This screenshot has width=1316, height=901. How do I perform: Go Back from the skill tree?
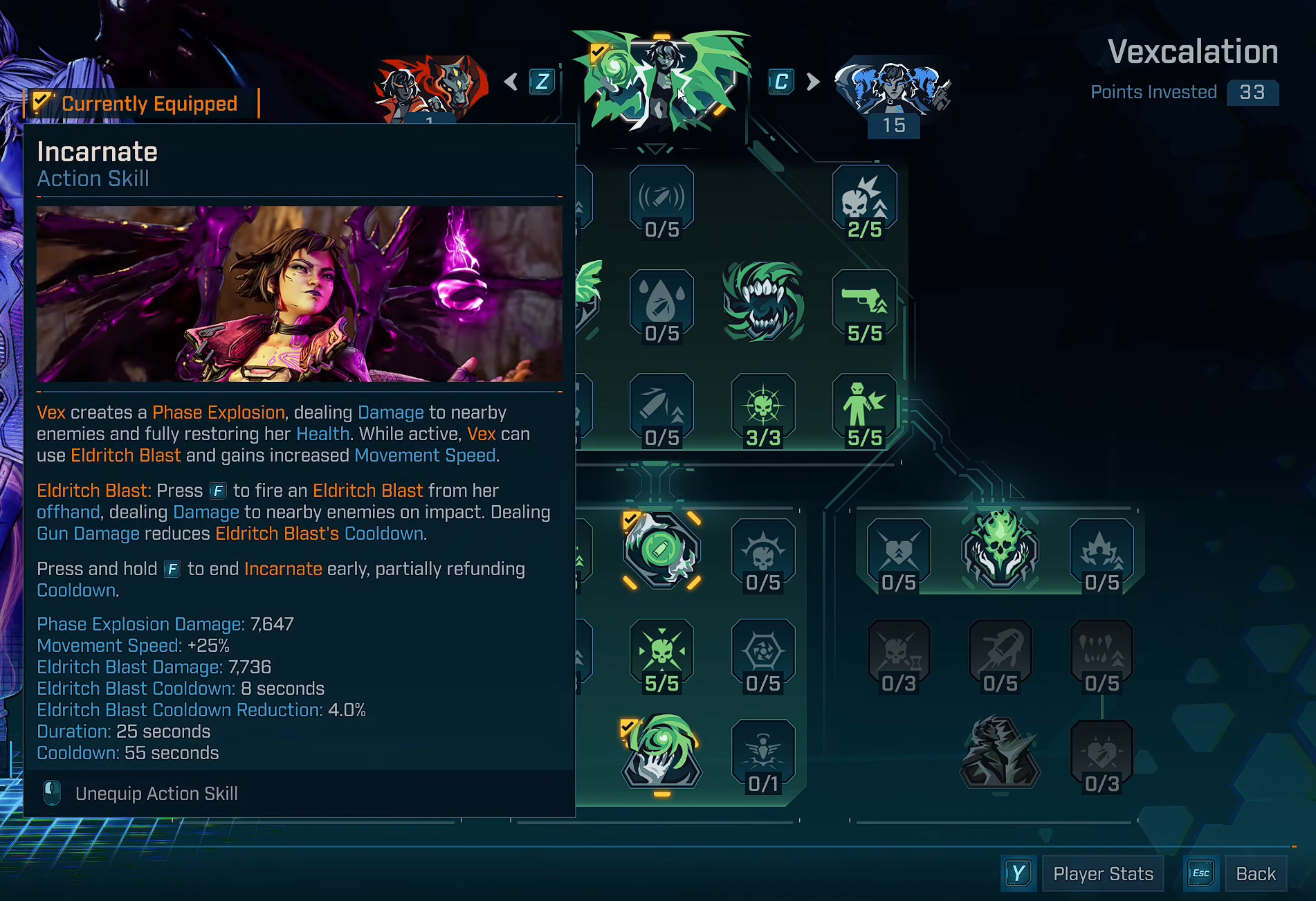1255,874
